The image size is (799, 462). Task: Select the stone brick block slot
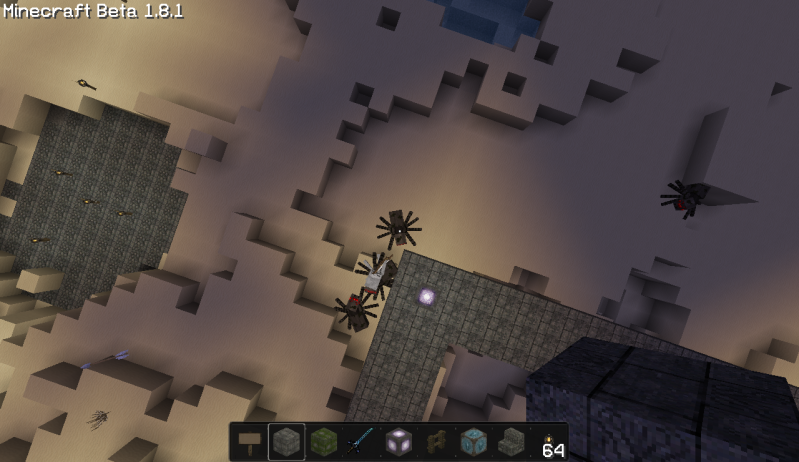pyautogui.click(x=287, y=442)
